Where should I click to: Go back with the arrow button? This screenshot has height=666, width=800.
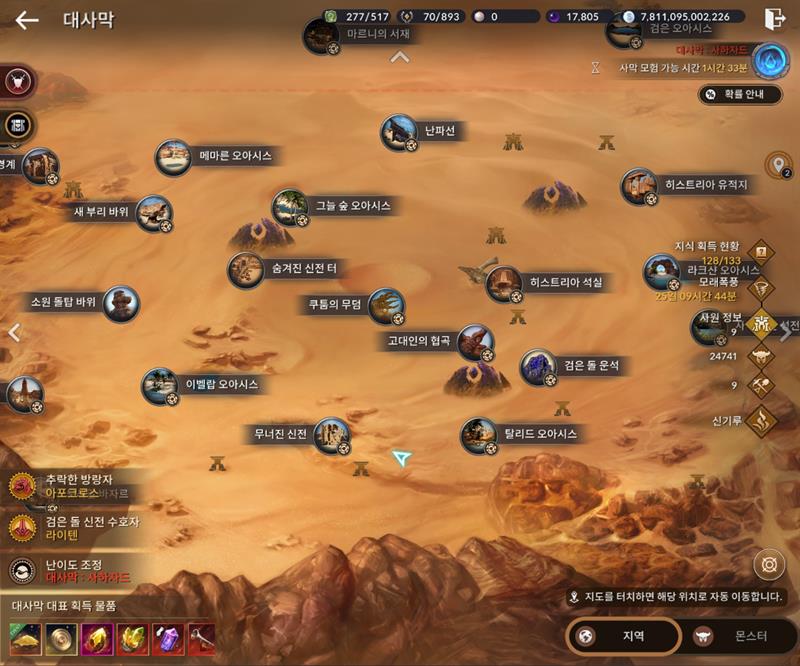[x=27, y=20]
